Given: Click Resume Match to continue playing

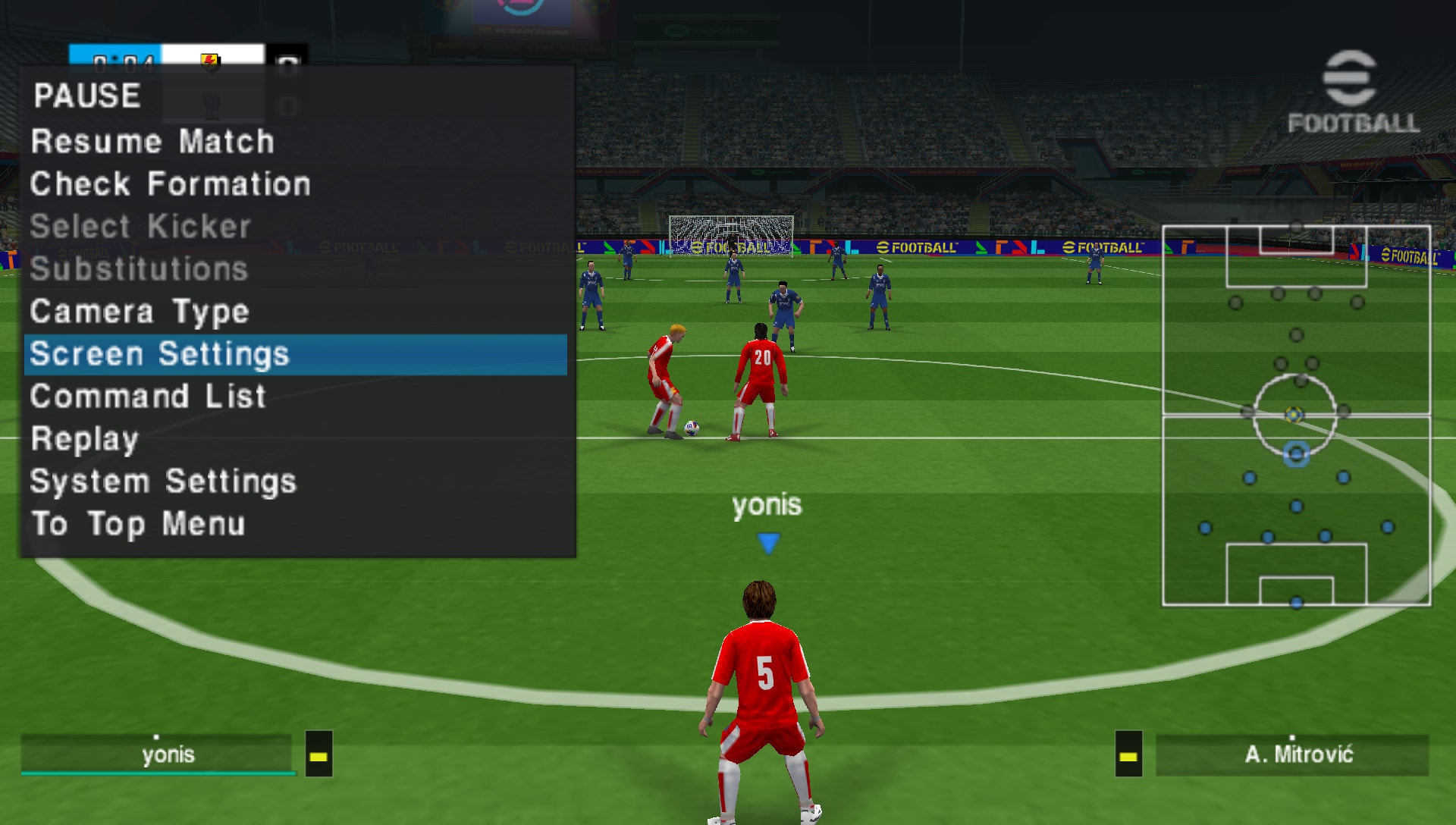Looking at the screenshot, I should (x=152, y=142).
